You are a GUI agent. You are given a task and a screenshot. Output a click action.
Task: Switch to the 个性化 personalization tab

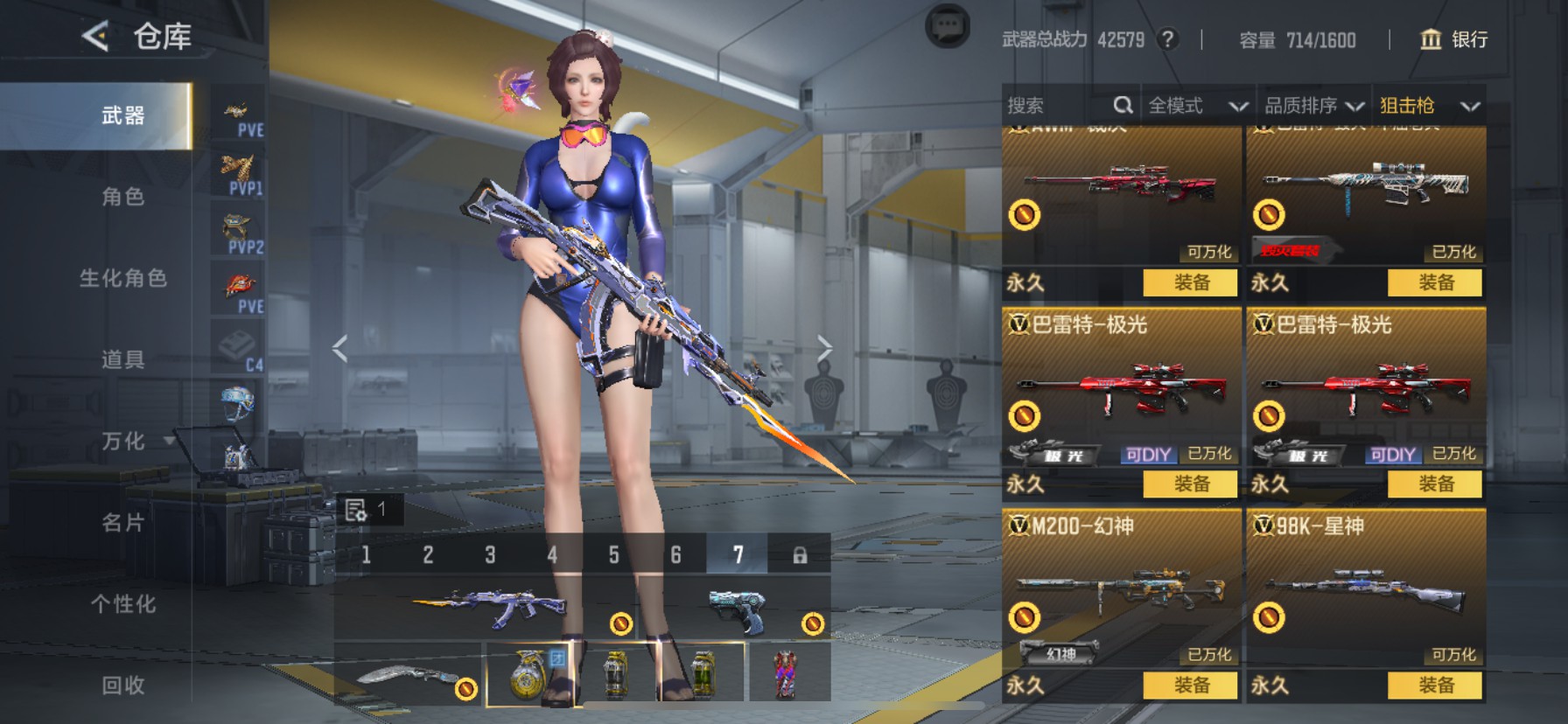(122, 604)
